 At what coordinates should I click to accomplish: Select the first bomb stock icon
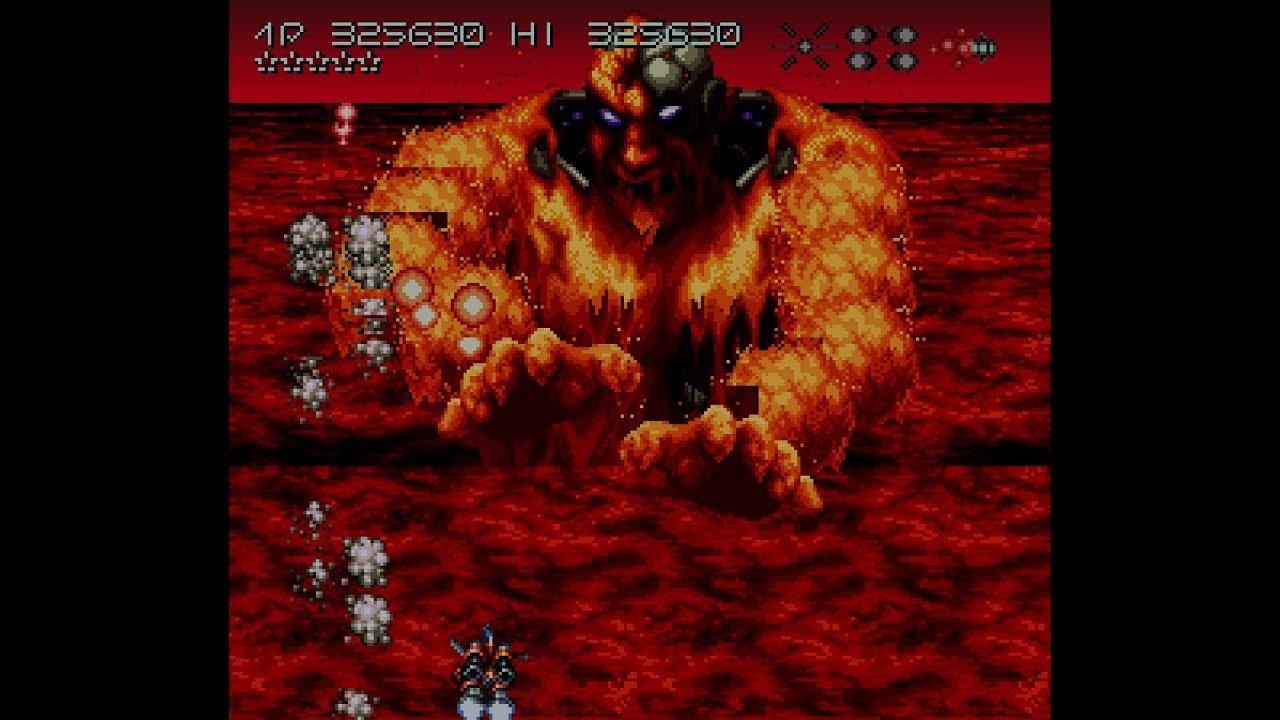pos(858,33)
